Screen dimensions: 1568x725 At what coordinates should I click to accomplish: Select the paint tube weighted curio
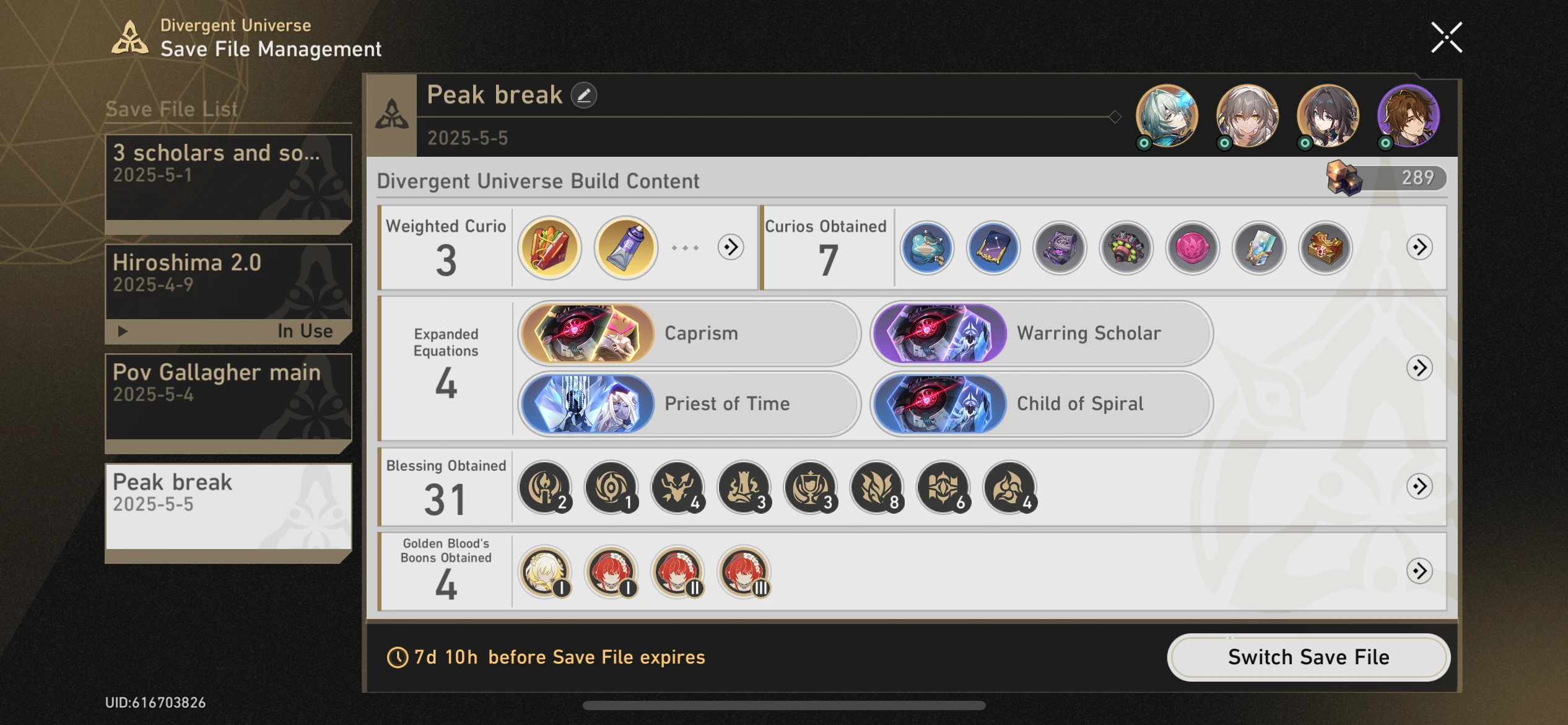pos(625,248)
